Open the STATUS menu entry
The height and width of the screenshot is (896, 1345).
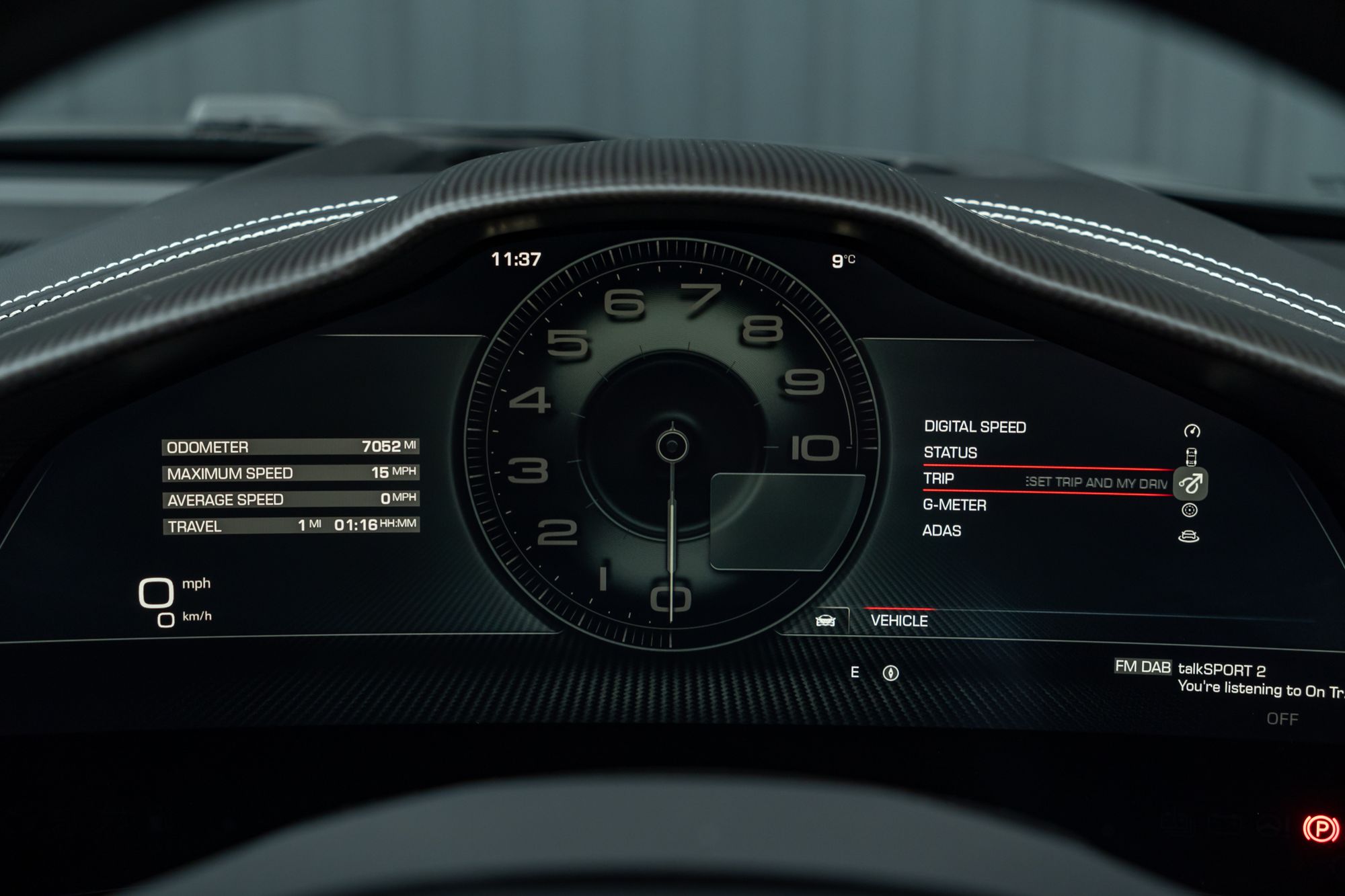click(x=950, y=453)
